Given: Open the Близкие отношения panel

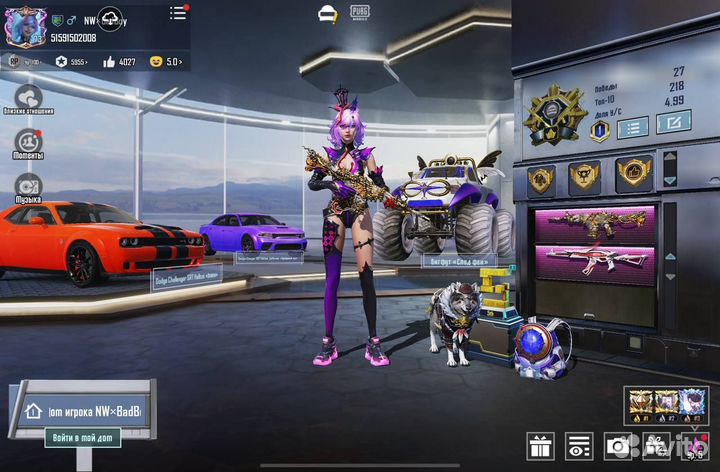Looking at the screenshot, I should (x=28, y=99).
